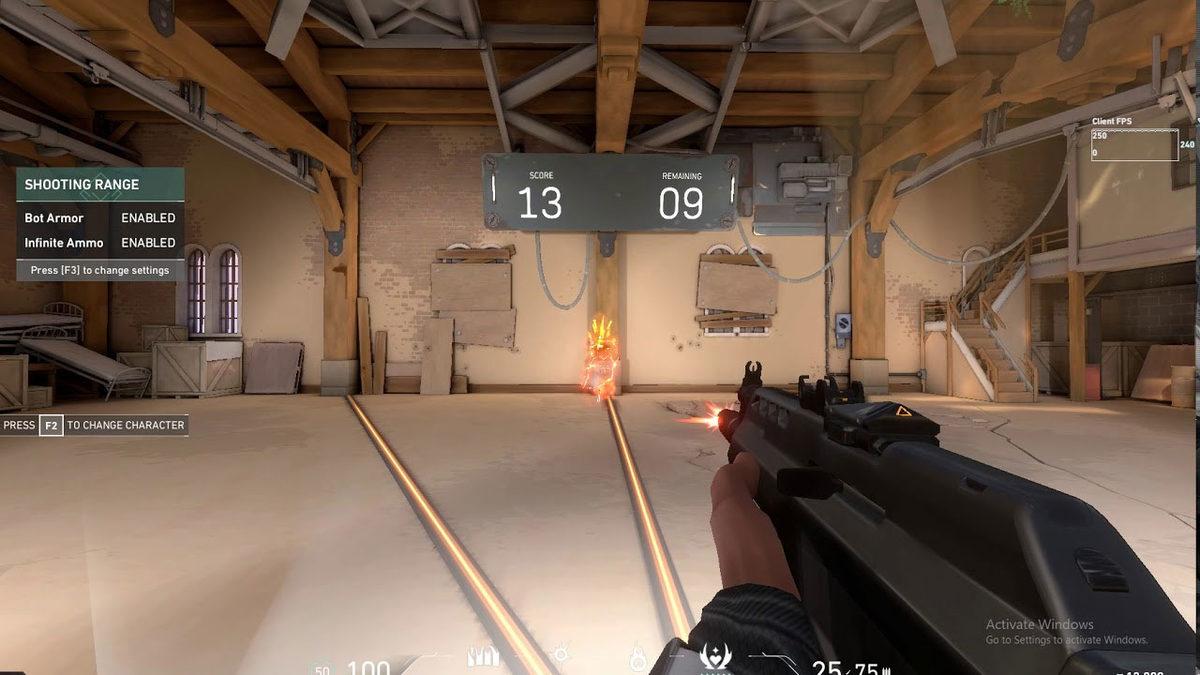
Task: Toggle the Infinite Ammo setting
Action: 148,243
